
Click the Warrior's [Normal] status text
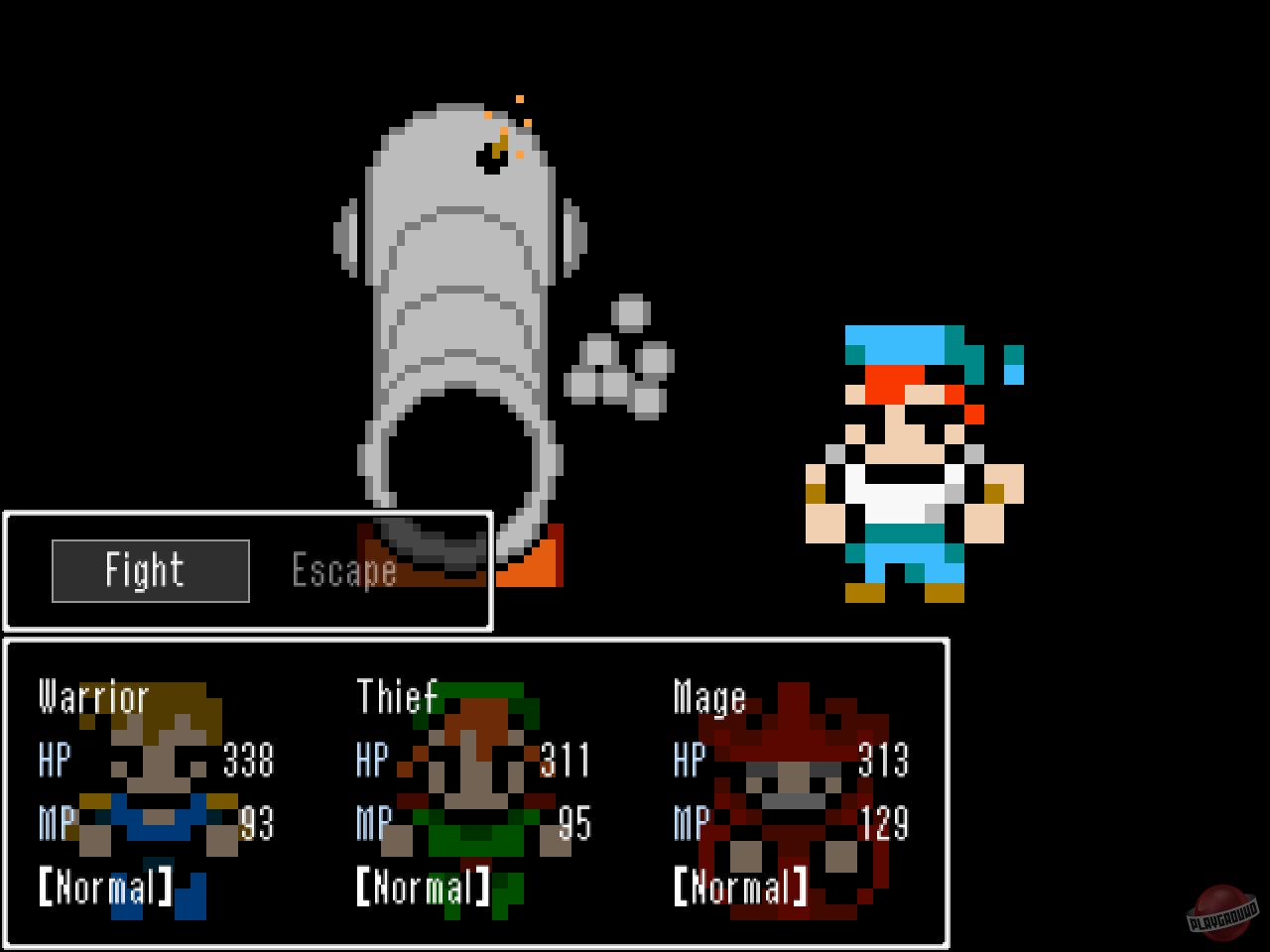click(x=106, y=886)
